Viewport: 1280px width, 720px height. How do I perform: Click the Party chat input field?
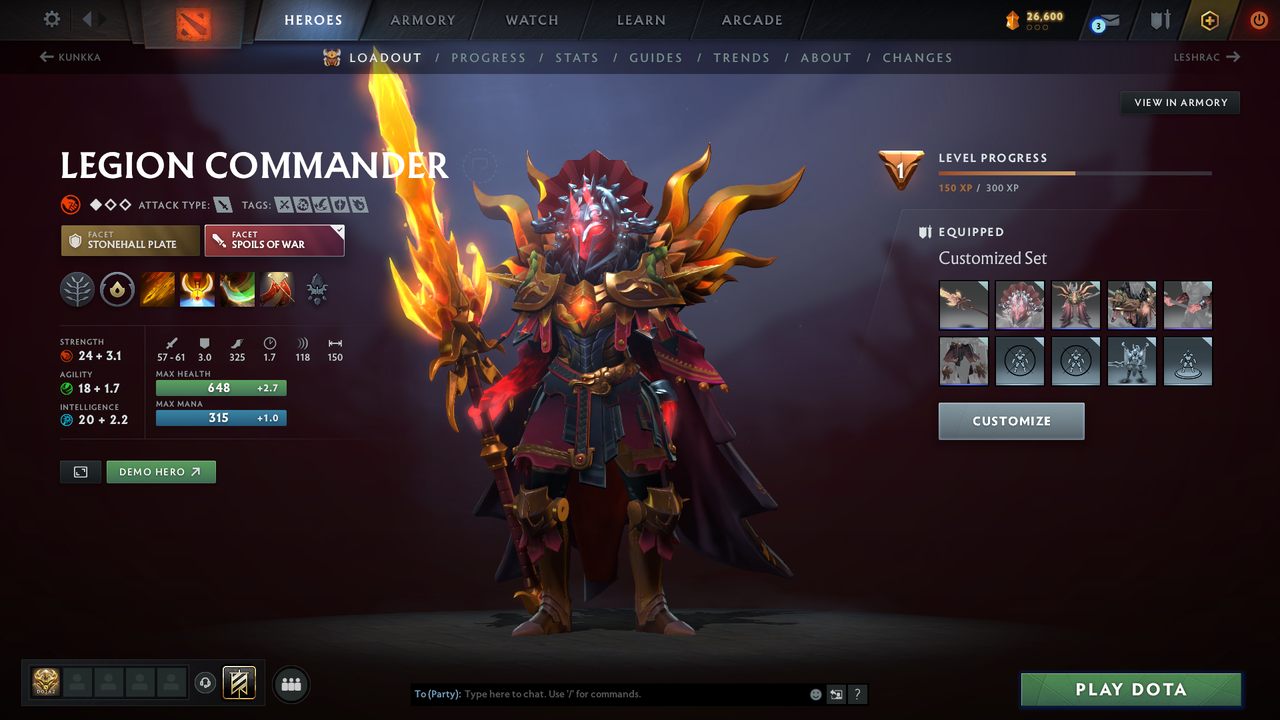(x=600, y=693)
